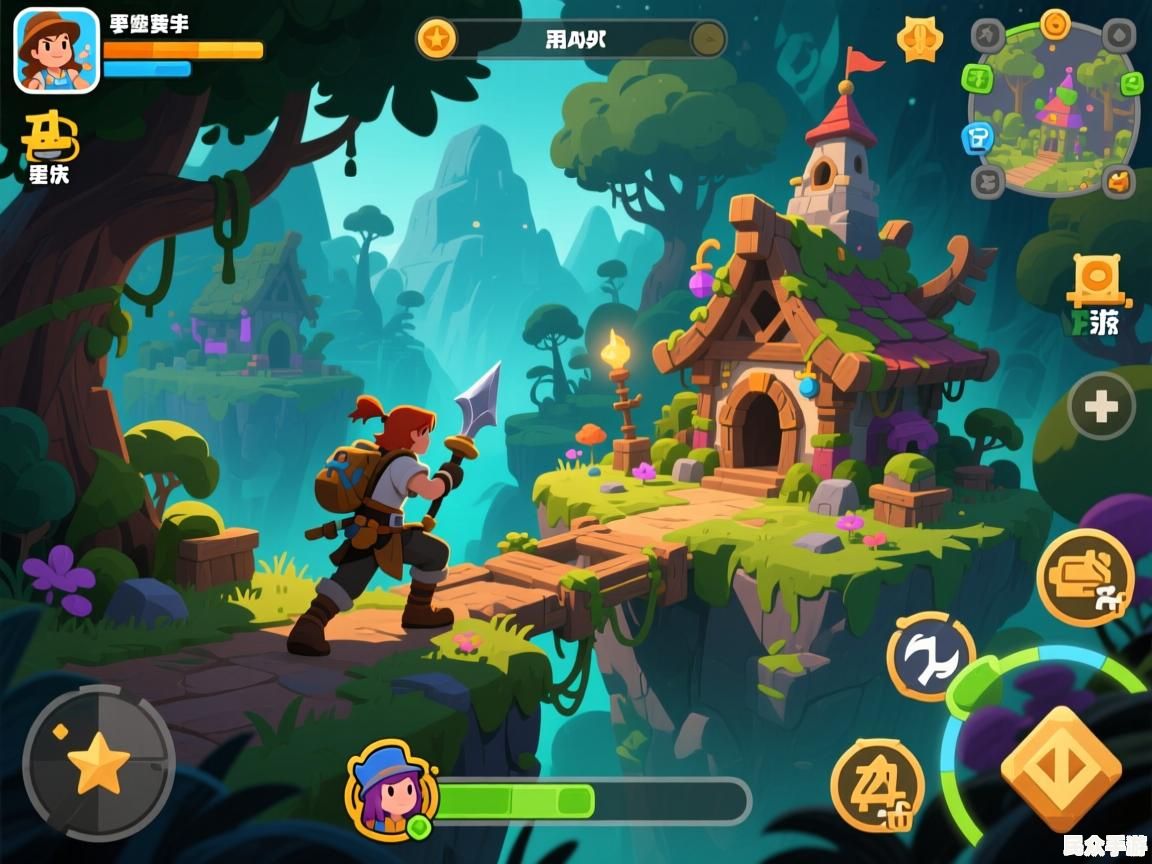Click the round grey plus button

[x=1101, y=407]
